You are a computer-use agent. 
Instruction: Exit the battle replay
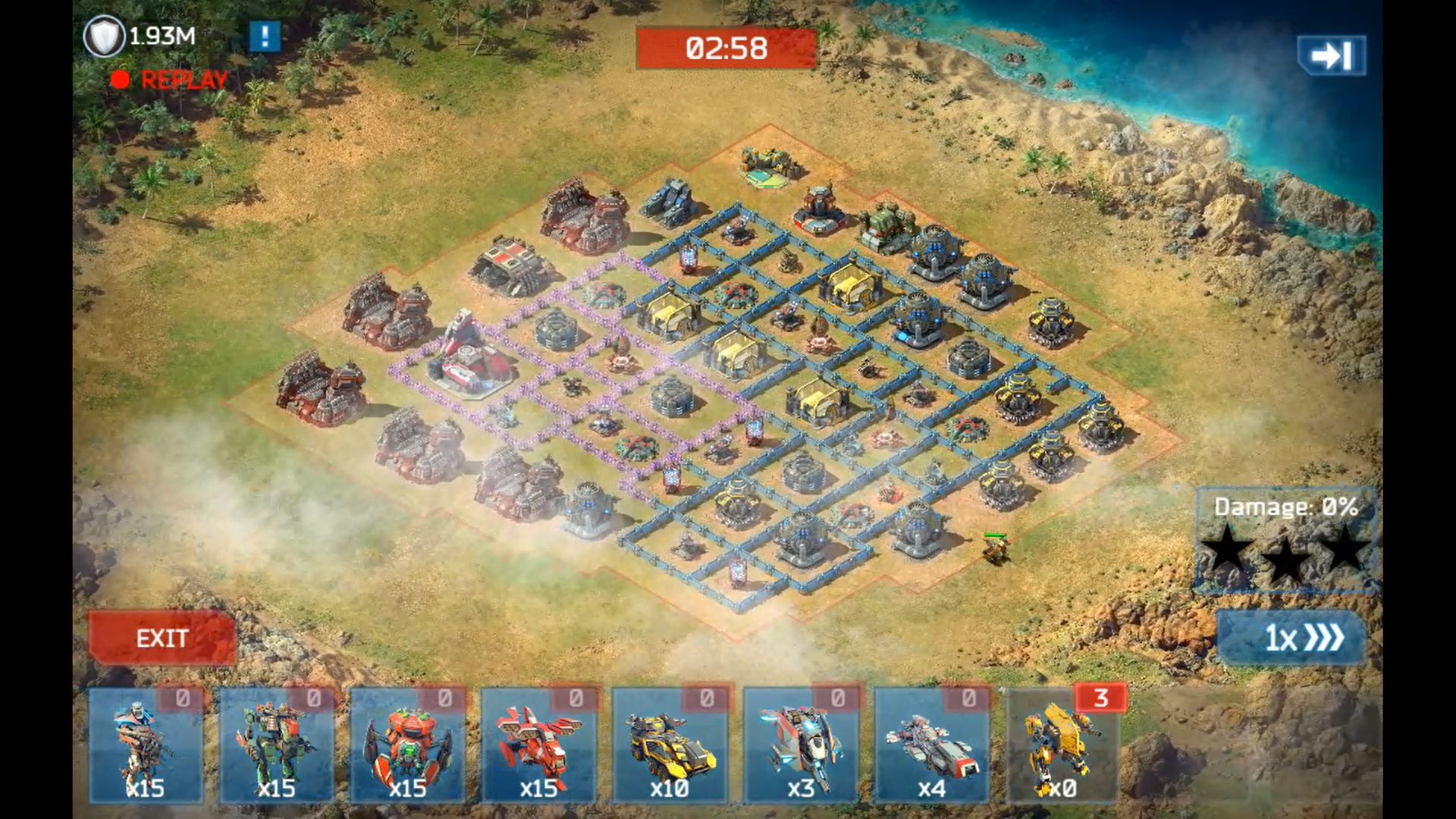click(x=162, y=638)
